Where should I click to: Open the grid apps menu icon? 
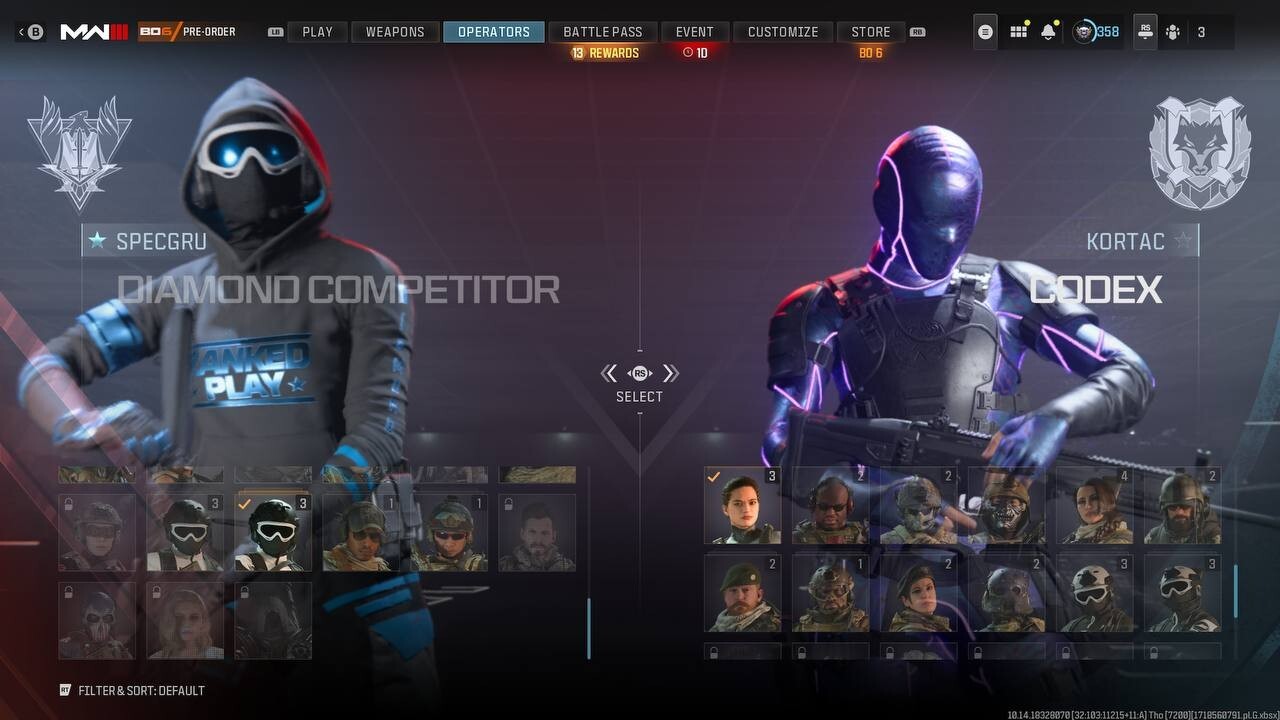[1018, 32]
